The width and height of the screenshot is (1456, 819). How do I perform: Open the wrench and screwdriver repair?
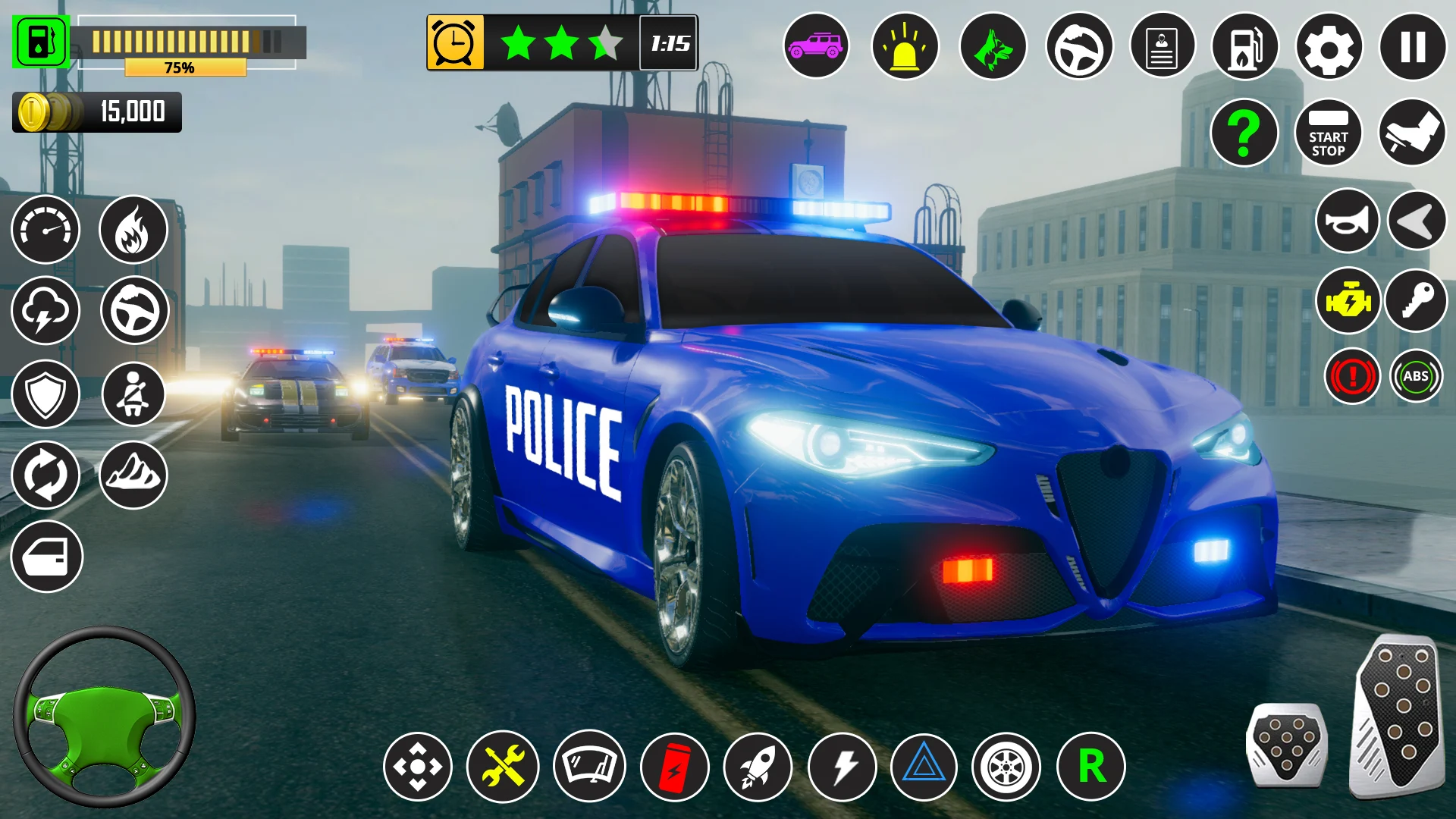pos(503,767)
